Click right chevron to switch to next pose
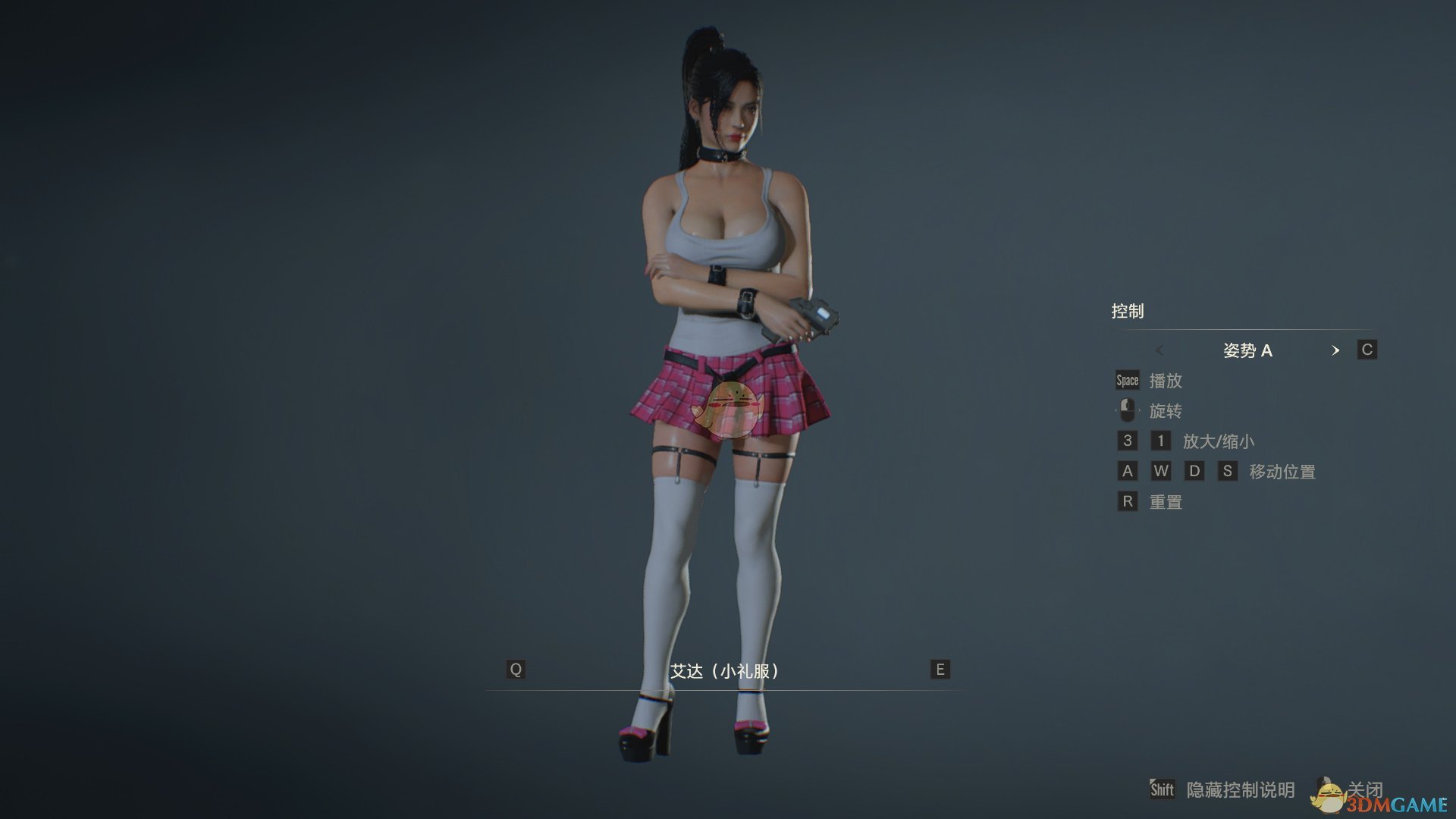The height and width of the screenshot is (819, 1456). (x=1336, y=350)
